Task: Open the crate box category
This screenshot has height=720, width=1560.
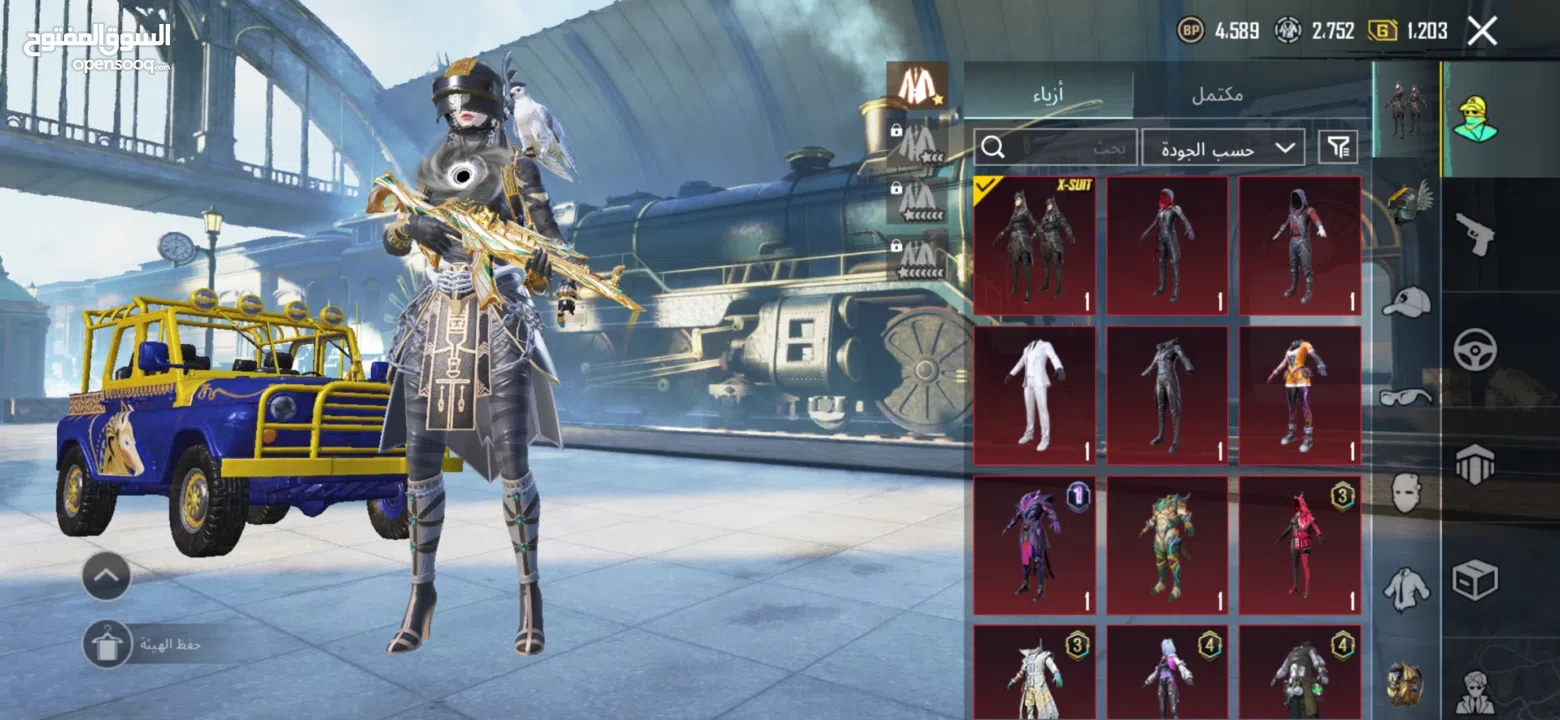Action: [1474, 580]
